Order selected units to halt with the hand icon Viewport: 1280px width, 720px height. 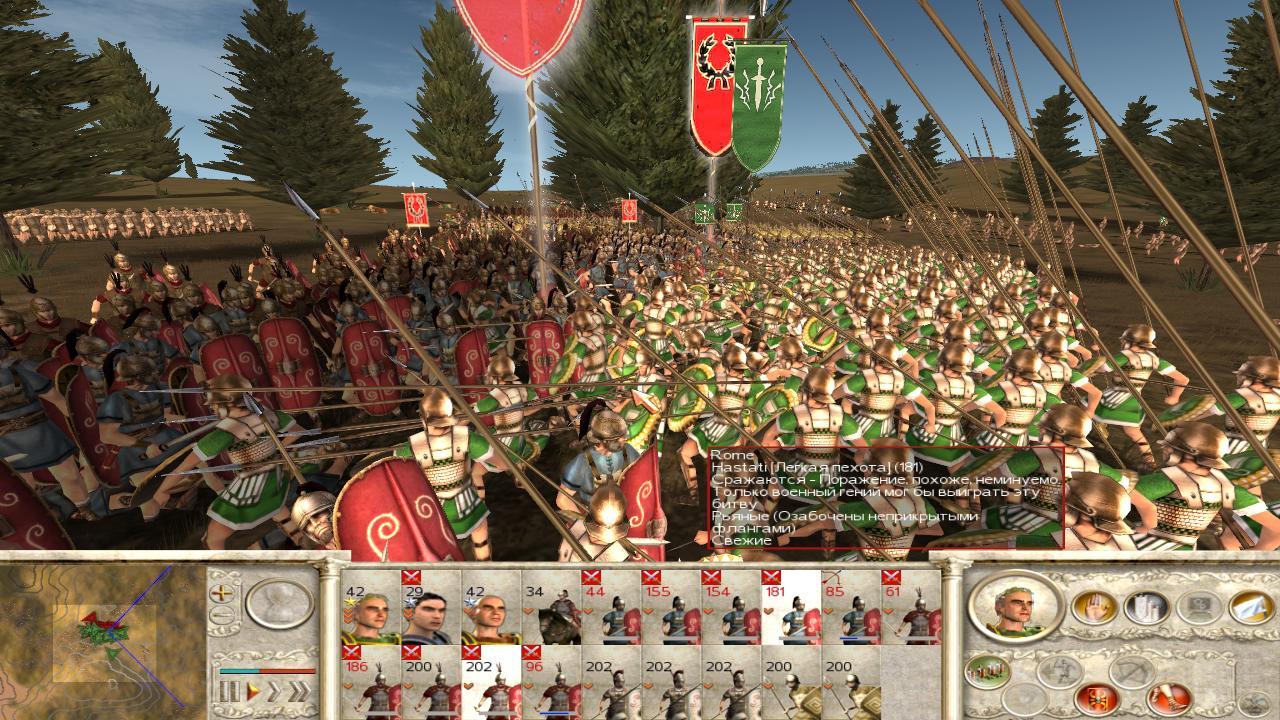(x=1093, y=607)
